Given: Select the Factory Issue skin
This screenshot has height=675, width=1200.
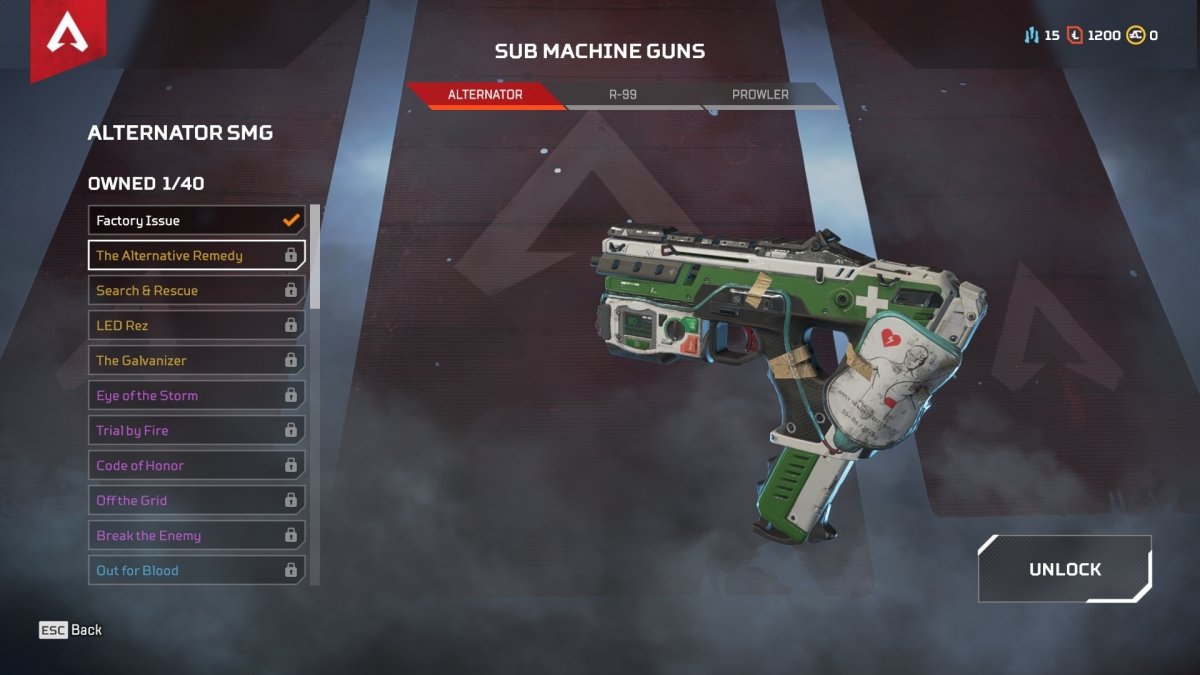Looking at the screenshot, I should click(196, 220).
